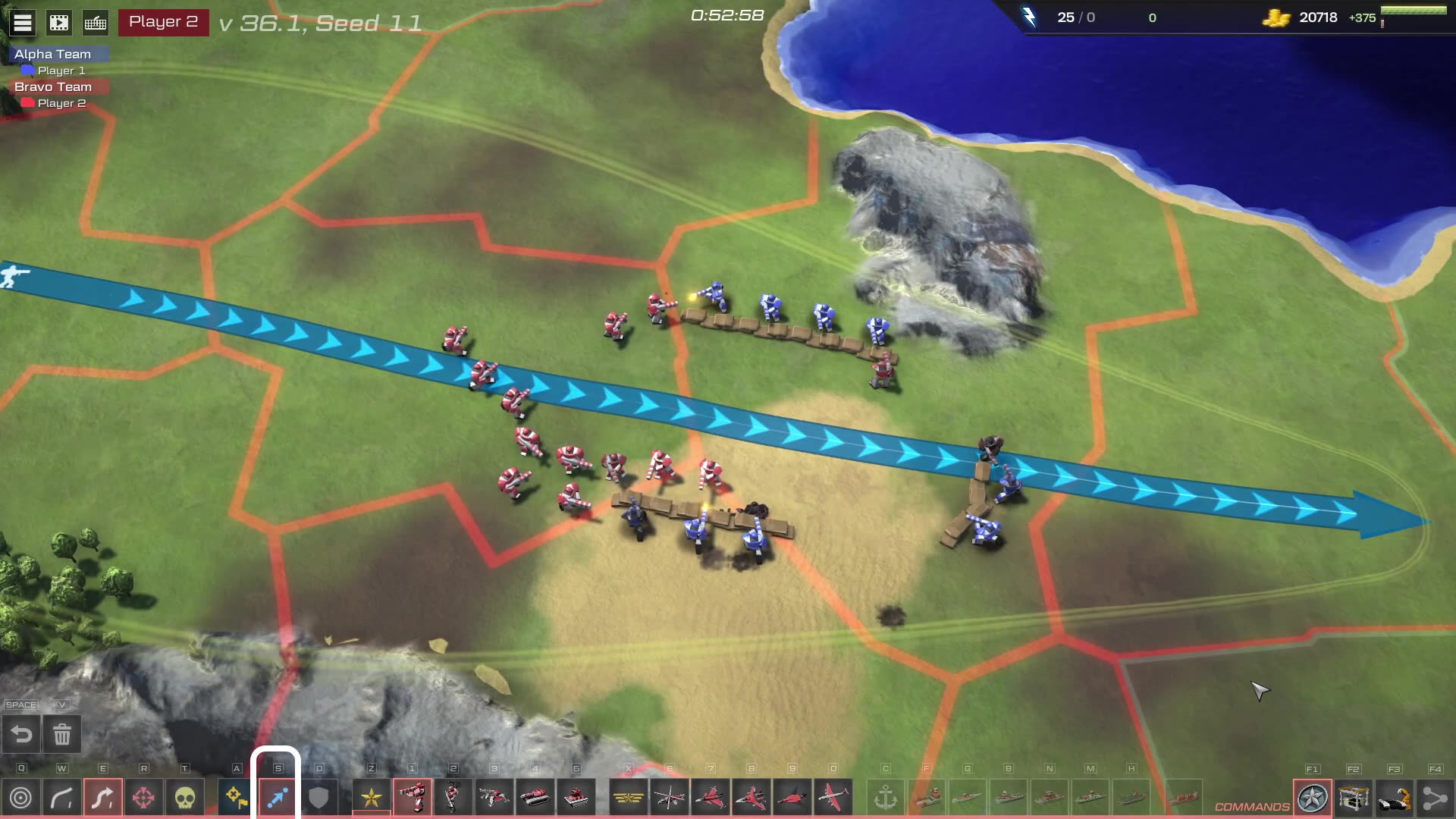1456x819 pixels.
Task: Open the hamburger main menu
Action: 23,23
